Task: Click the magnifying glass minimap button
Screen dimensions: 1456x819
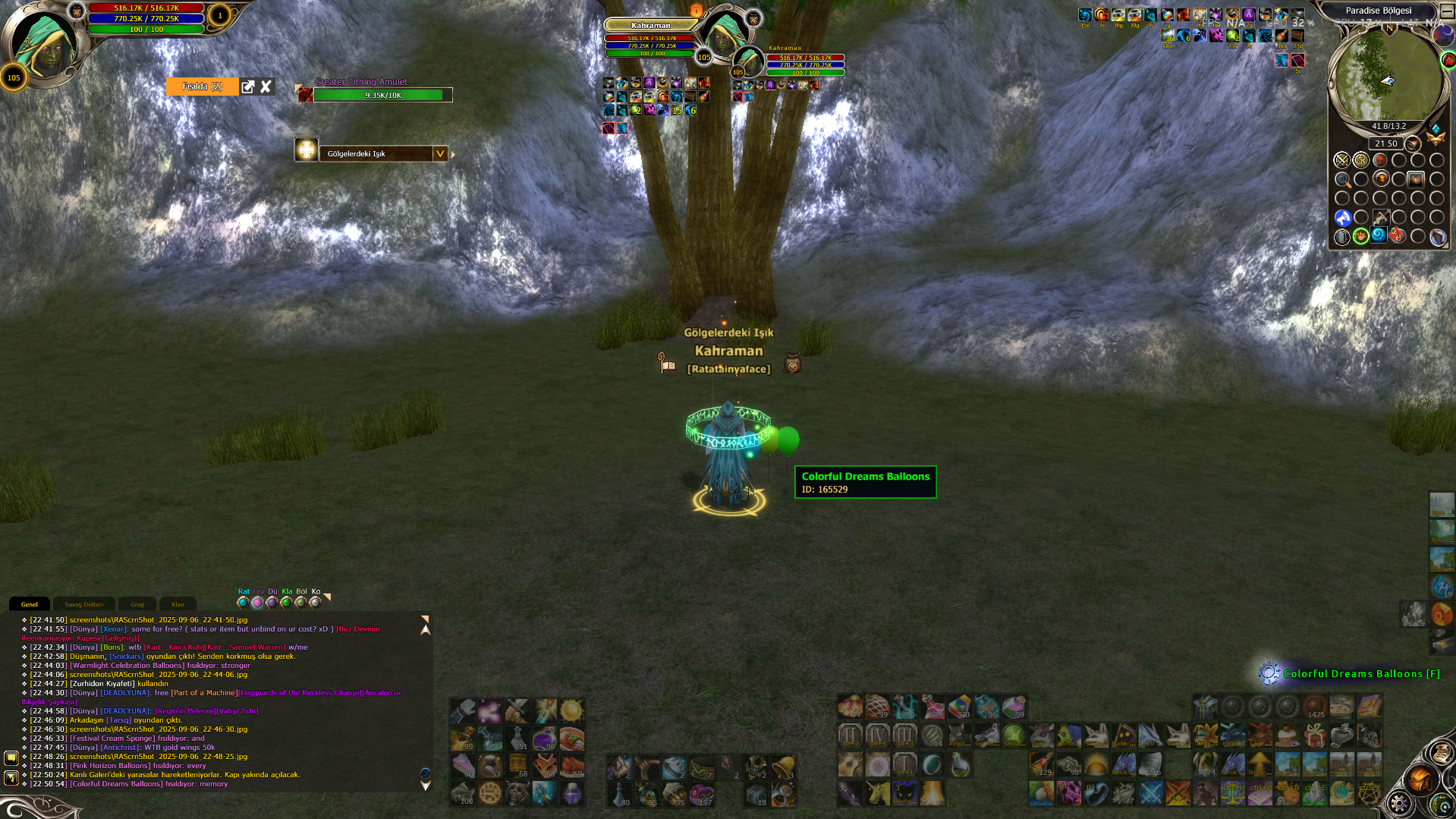Action: (1342, 180)
